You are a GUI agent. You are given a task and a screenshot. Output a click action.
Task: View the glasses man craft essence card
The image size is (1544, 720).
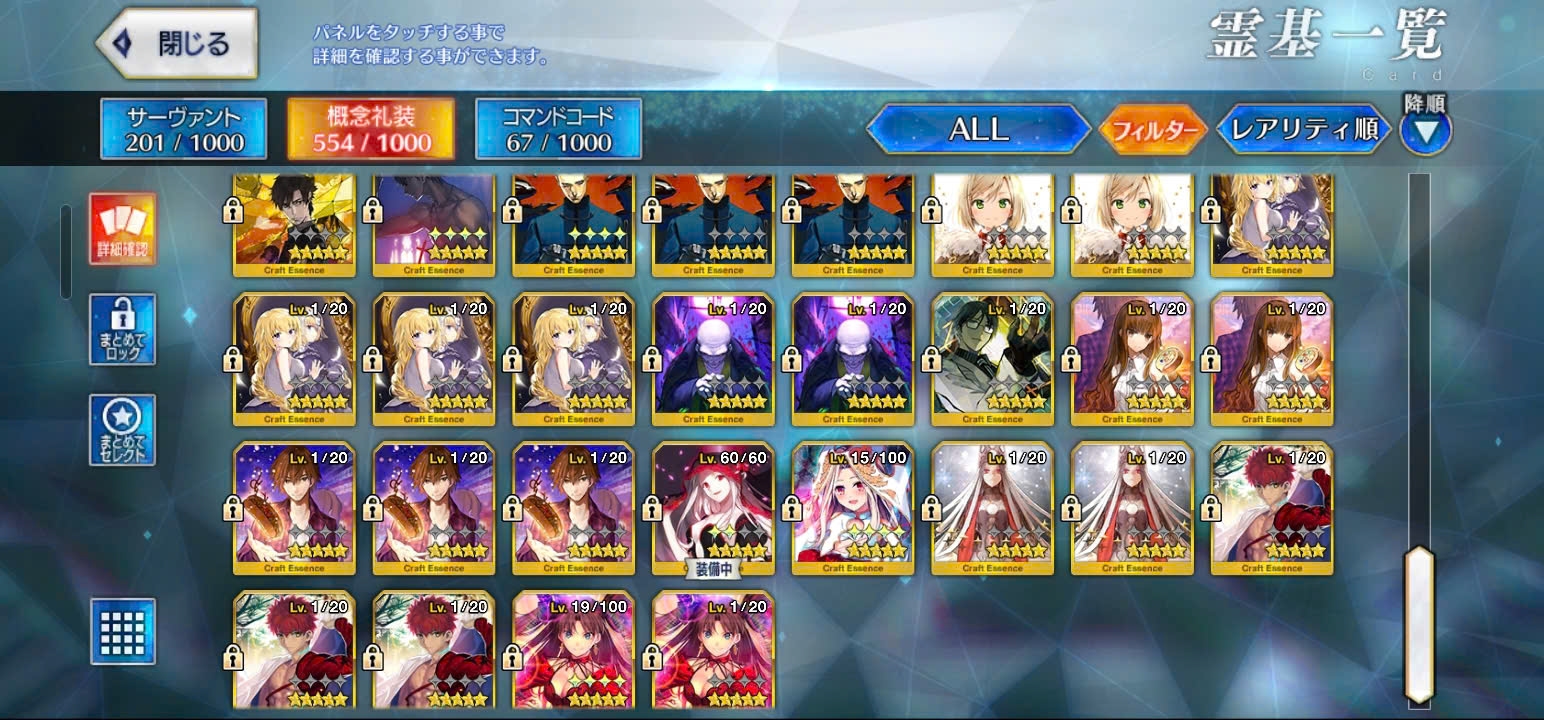click(992, 358)
